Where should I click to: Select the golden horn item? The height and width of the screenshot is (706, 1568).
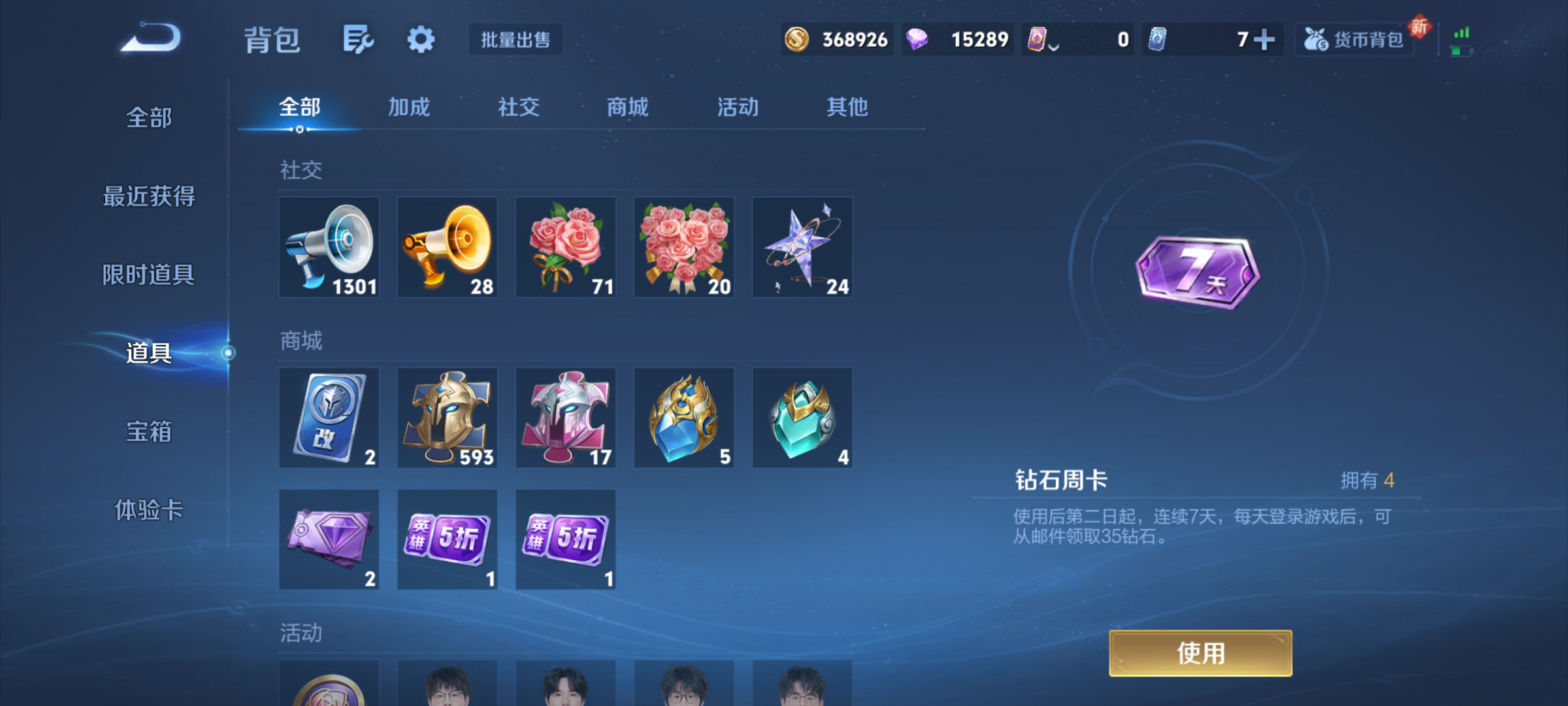pos(447,247)
